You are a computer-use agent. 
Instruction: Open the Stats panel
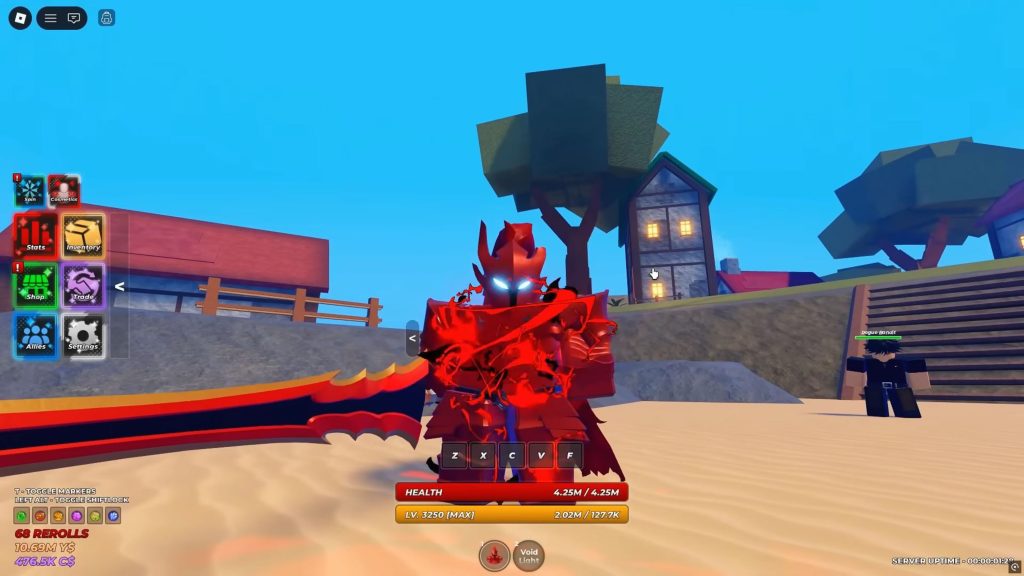click(x=36, y=235)
